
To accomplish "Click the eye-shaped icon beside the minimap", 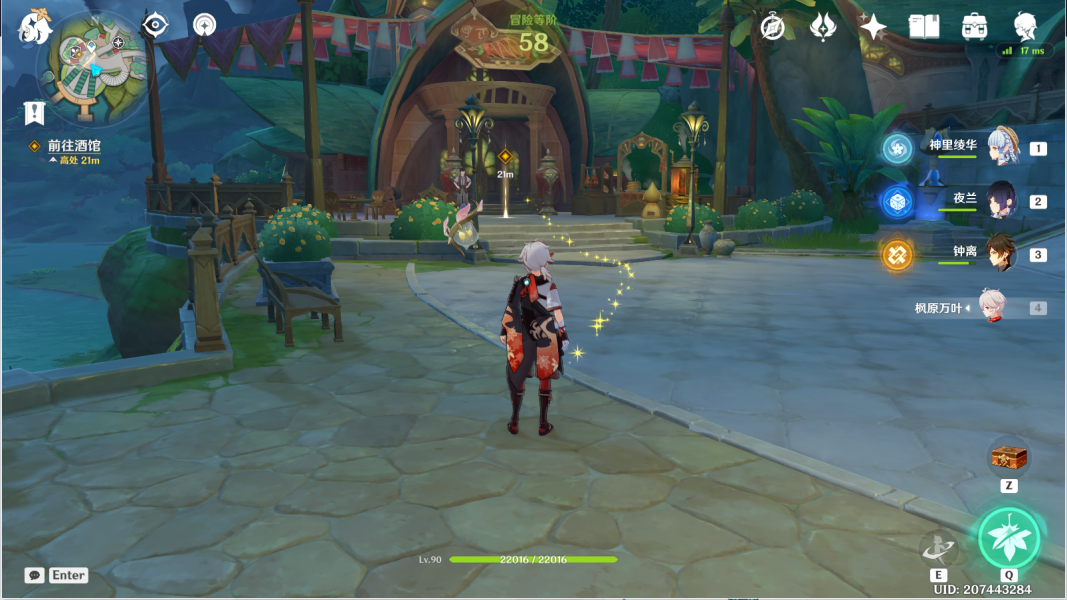I will tap(155, 25).
